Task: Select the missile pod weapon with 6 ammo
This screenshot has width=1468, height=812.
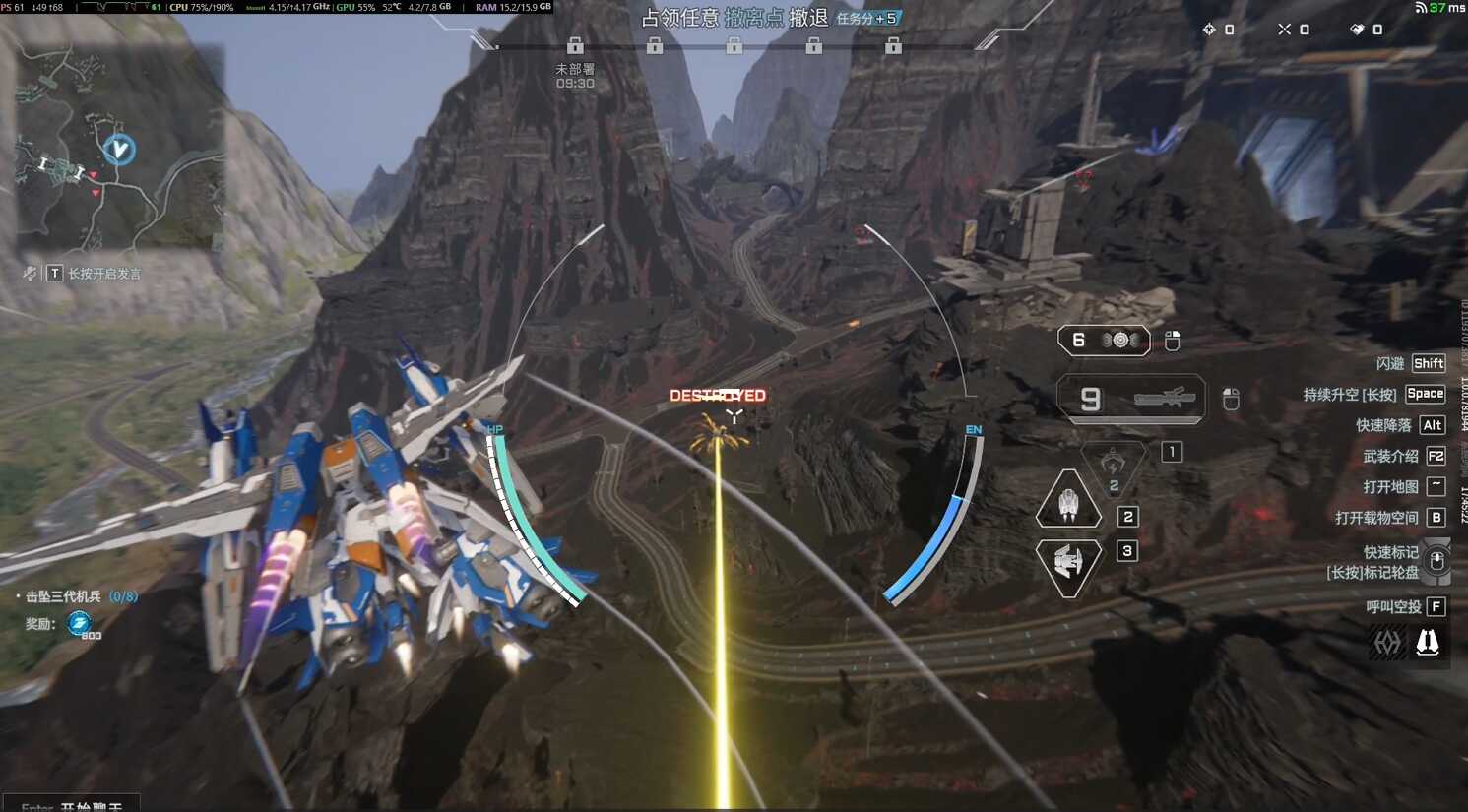Action: [x=1104, y=341]
